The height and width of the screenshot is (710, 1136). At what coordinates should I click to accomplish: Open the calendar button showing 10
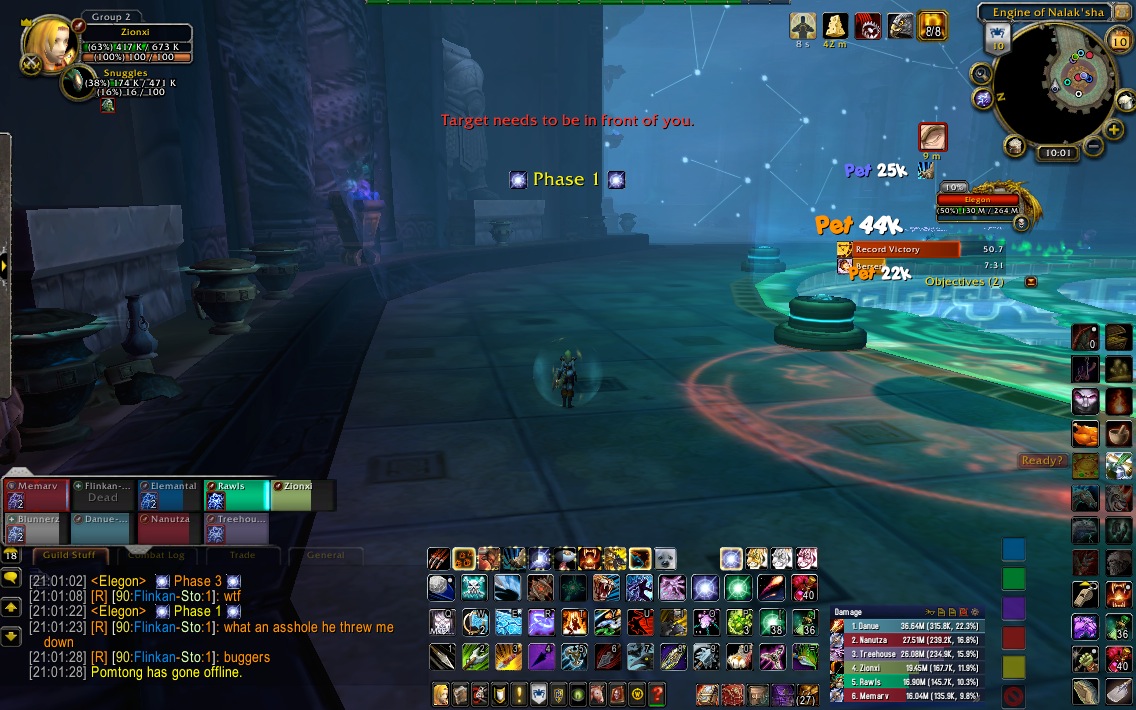tap(1120, 40)
